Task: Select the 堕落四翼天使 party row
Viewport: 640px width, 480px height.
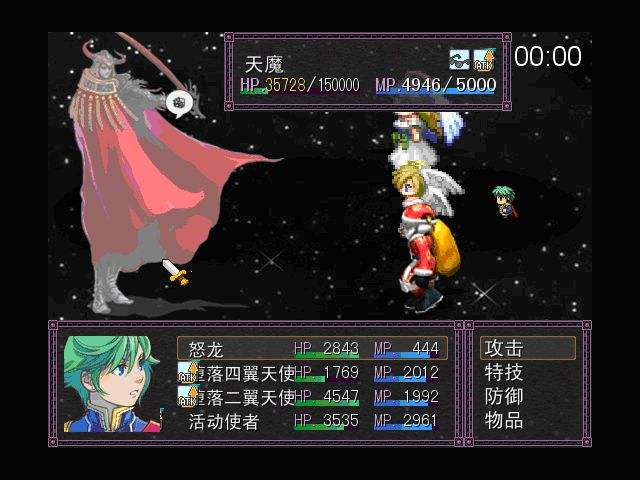Action: coord(312,373)
